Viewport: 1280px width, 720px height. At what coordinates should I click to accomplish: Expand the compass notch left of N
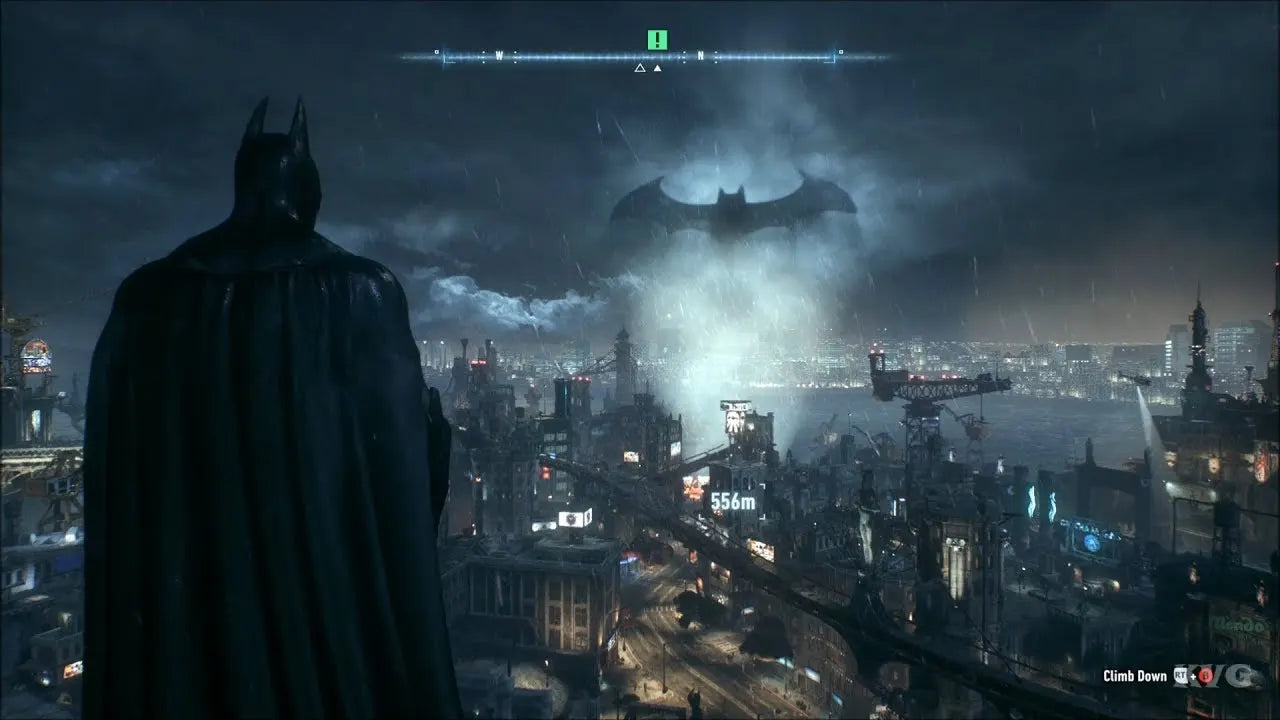tap(685, 55)
